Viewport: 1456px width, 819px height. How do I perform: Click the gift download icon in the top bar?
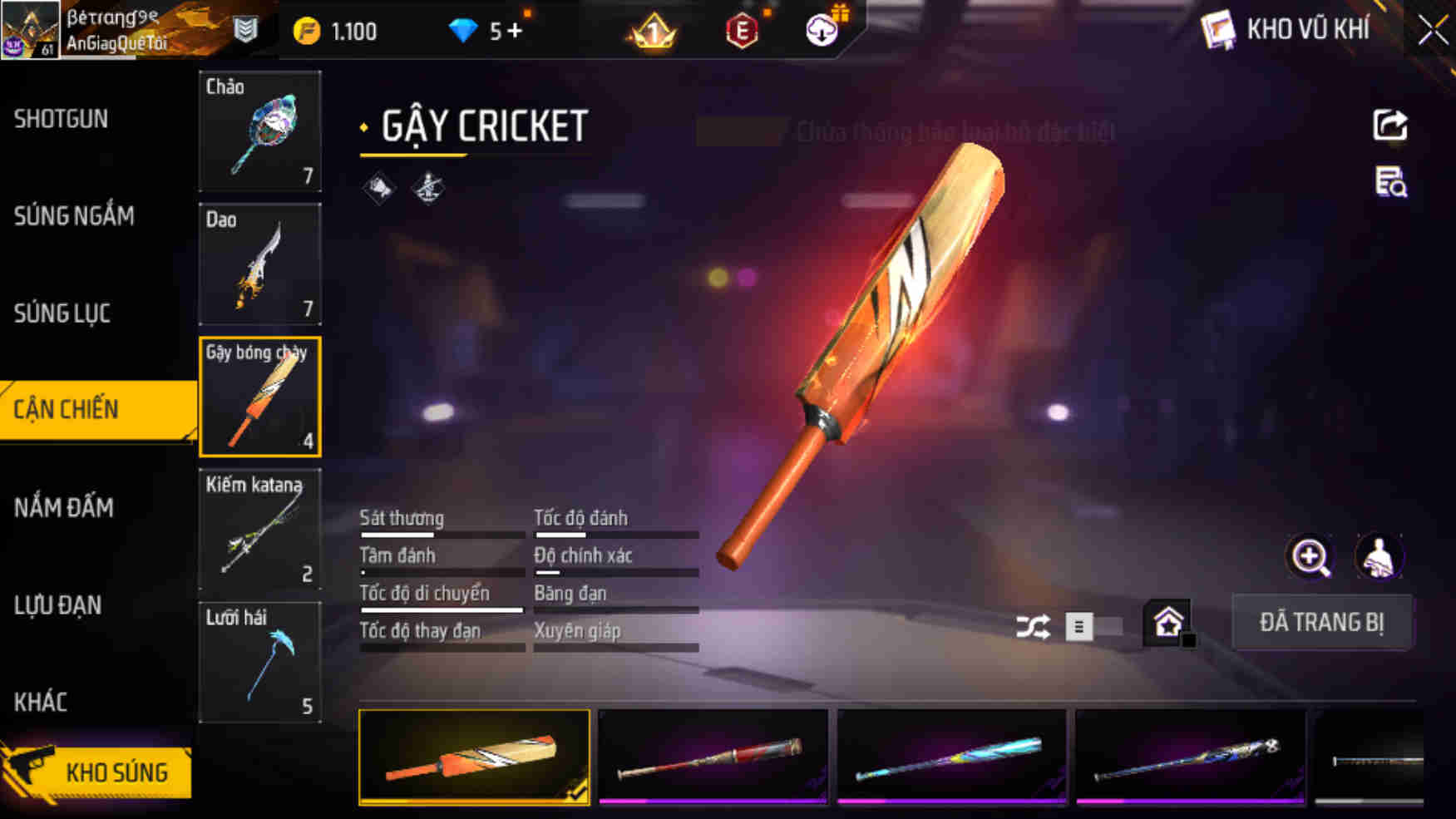[821, 28]
